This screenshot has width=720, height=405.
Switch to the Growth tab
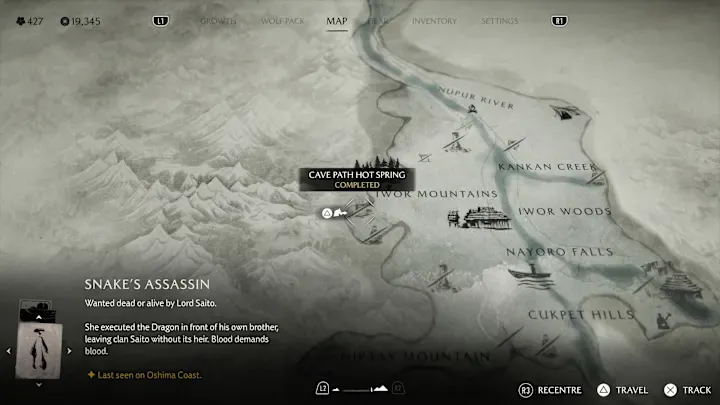pyautogui.click(x=217, y=21)
